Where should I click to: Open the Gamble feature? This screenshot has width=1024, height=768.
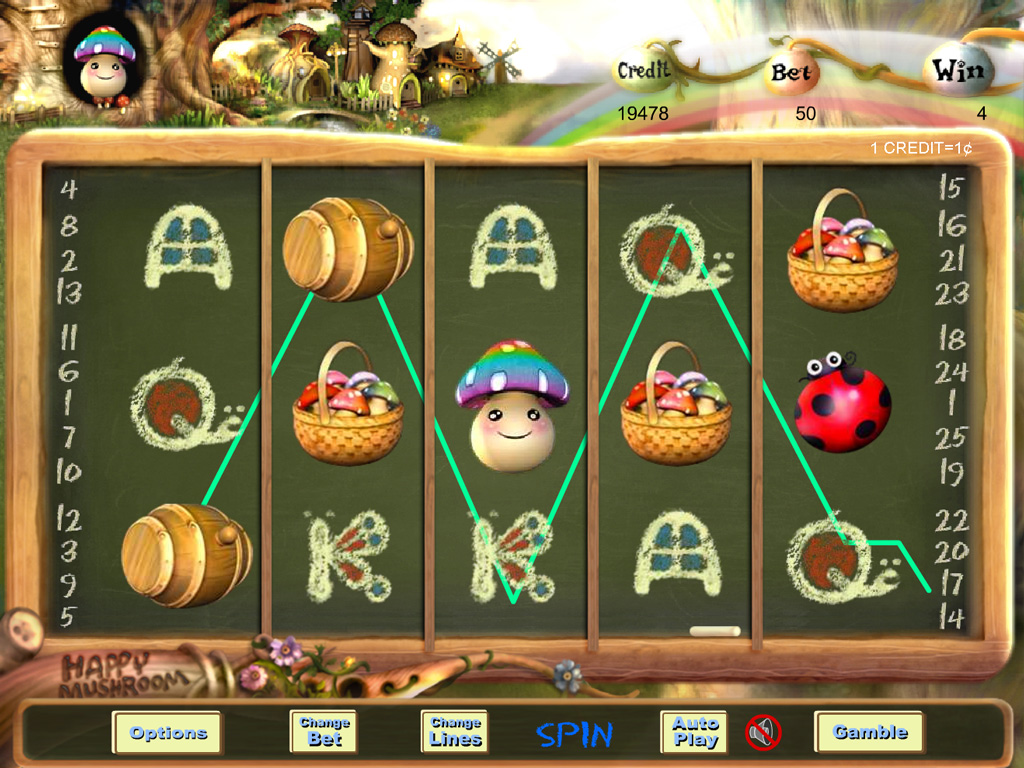pos(869,732)
